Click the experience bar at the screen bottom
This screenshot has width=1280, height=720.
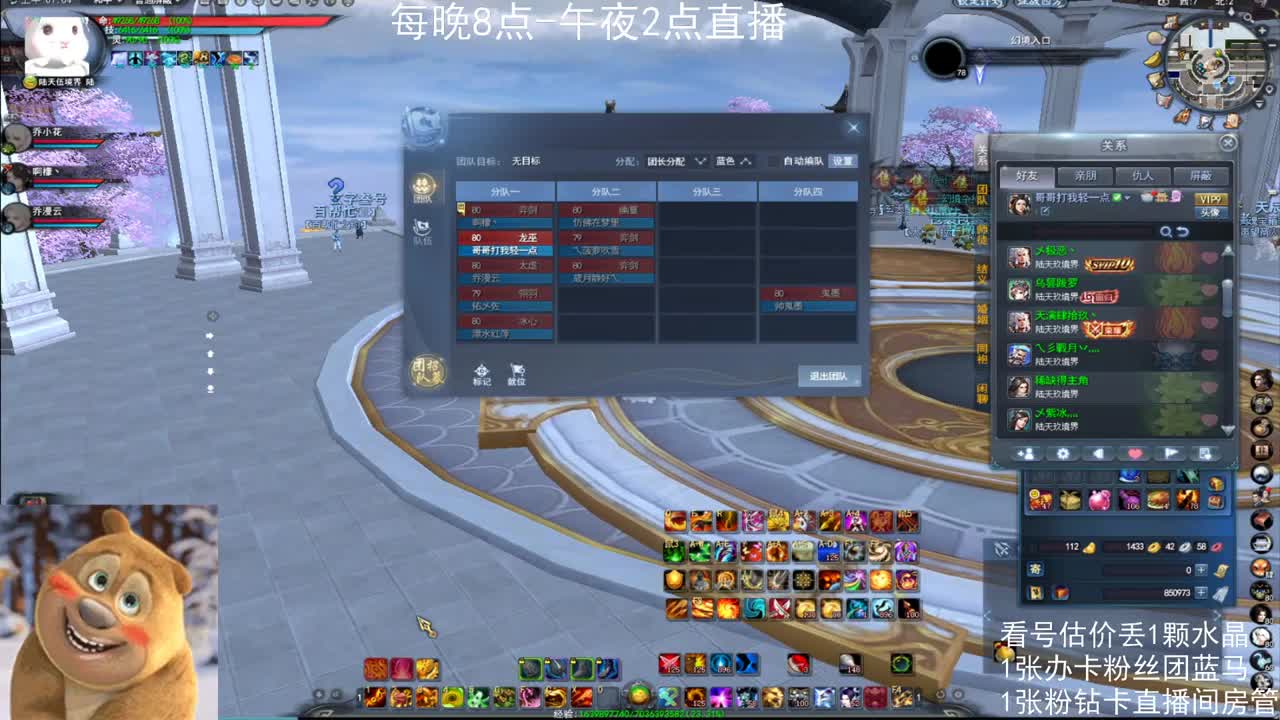click(640, 712)
